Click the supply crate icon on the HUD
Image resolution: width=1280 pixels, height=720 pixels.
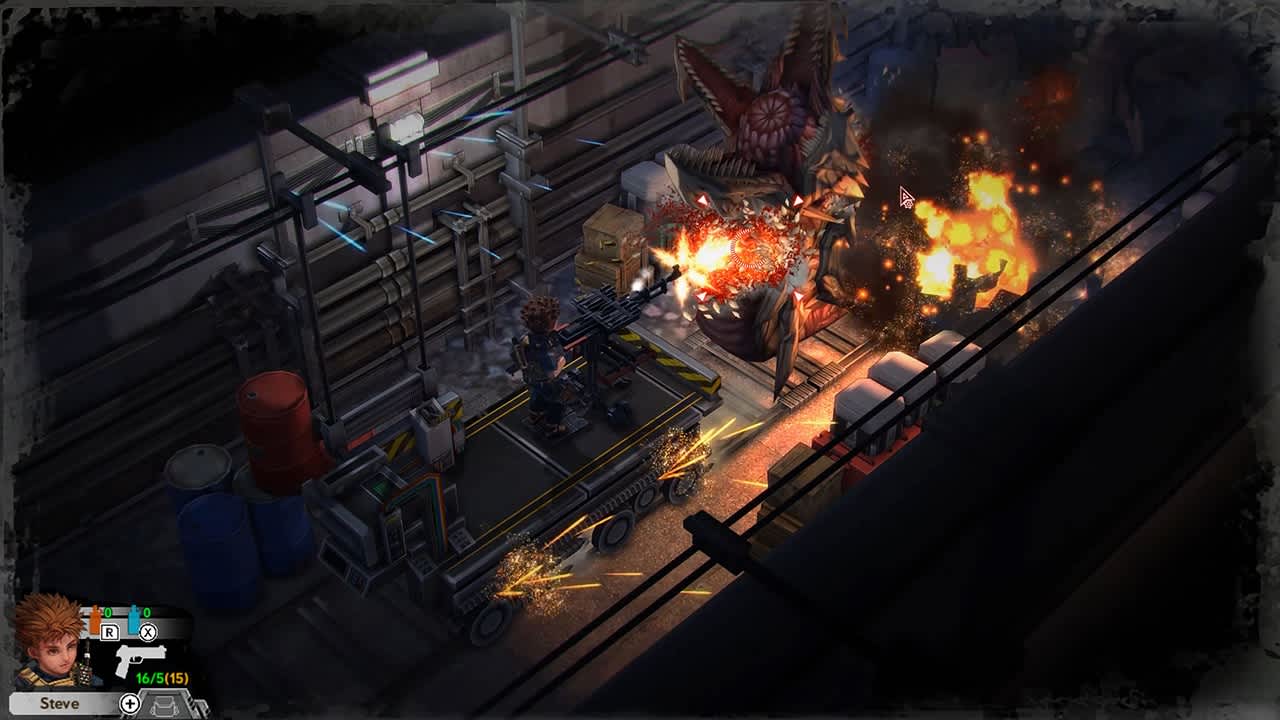tap(162, 705)
